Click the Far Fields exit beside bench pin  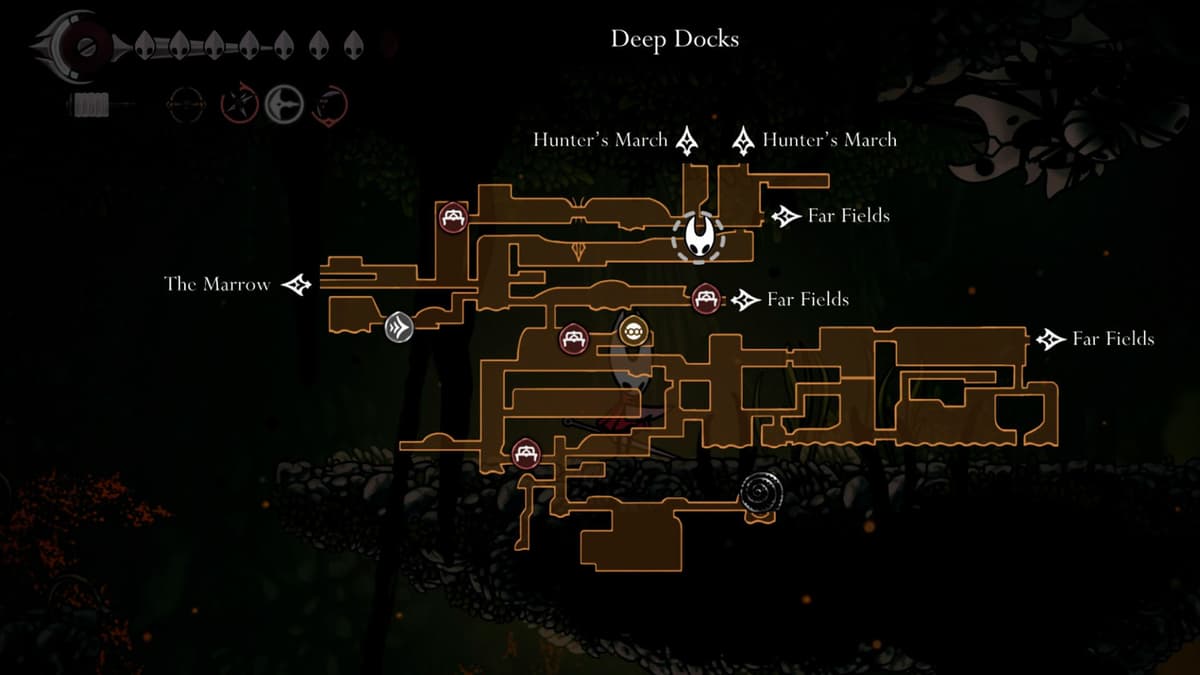pos(807,299)
